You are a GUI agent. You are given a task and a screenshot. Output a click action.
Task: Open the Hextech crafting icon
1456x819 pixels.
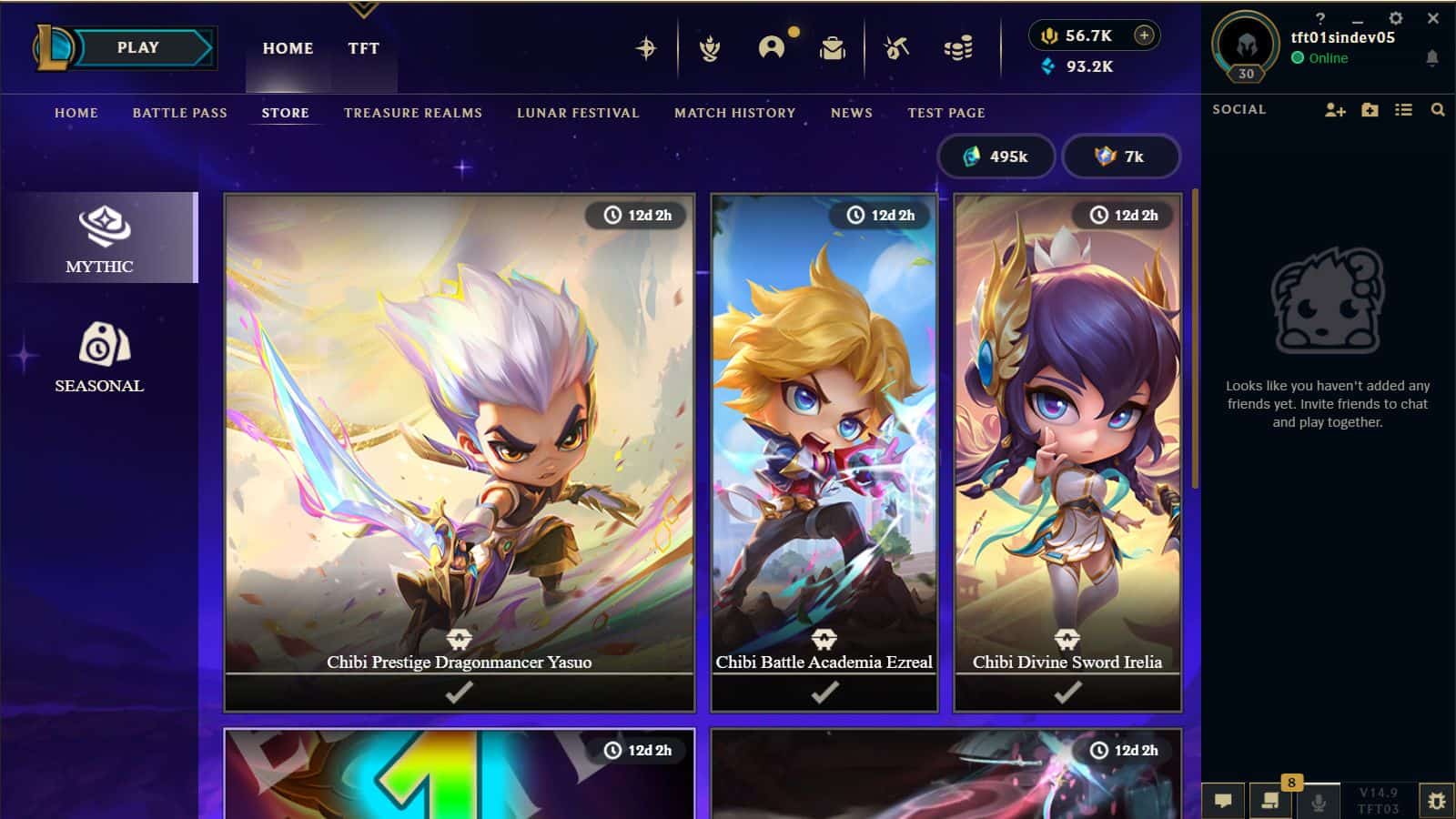coord(895,48)
